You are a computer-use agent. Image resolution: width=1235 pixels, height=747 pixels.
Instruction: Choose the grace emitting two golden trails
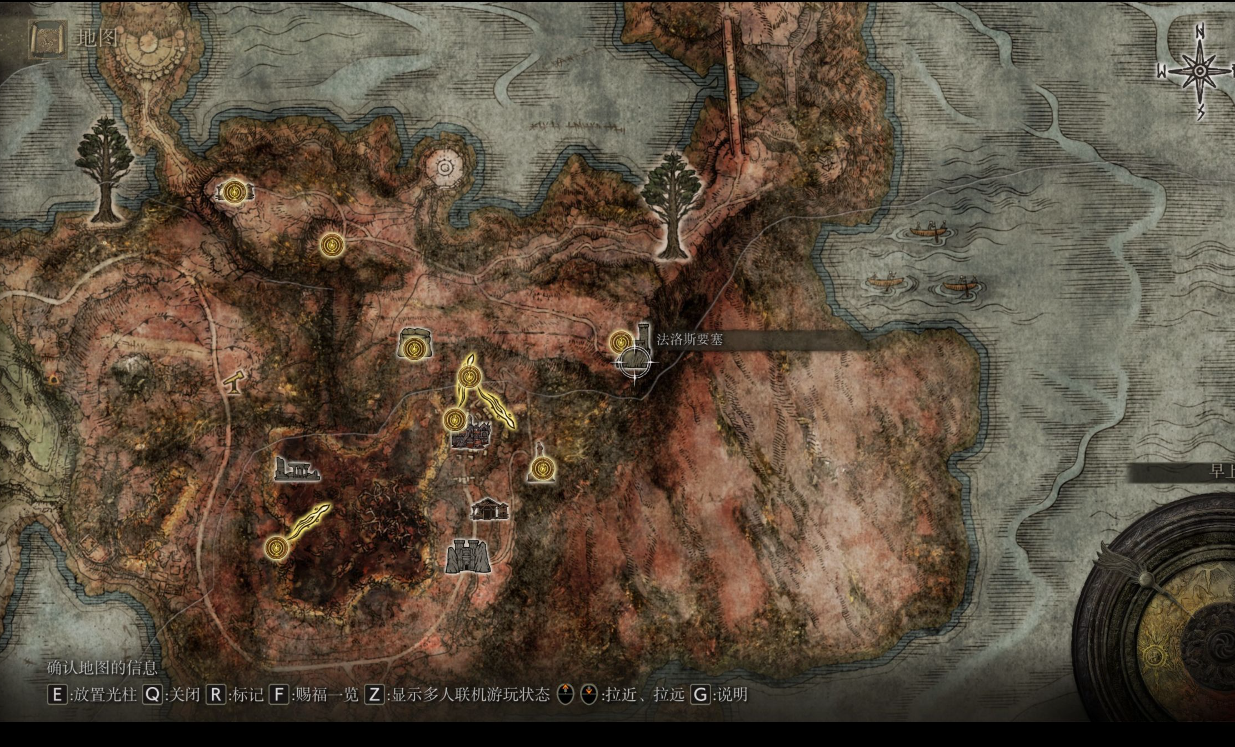coord(469,378)
